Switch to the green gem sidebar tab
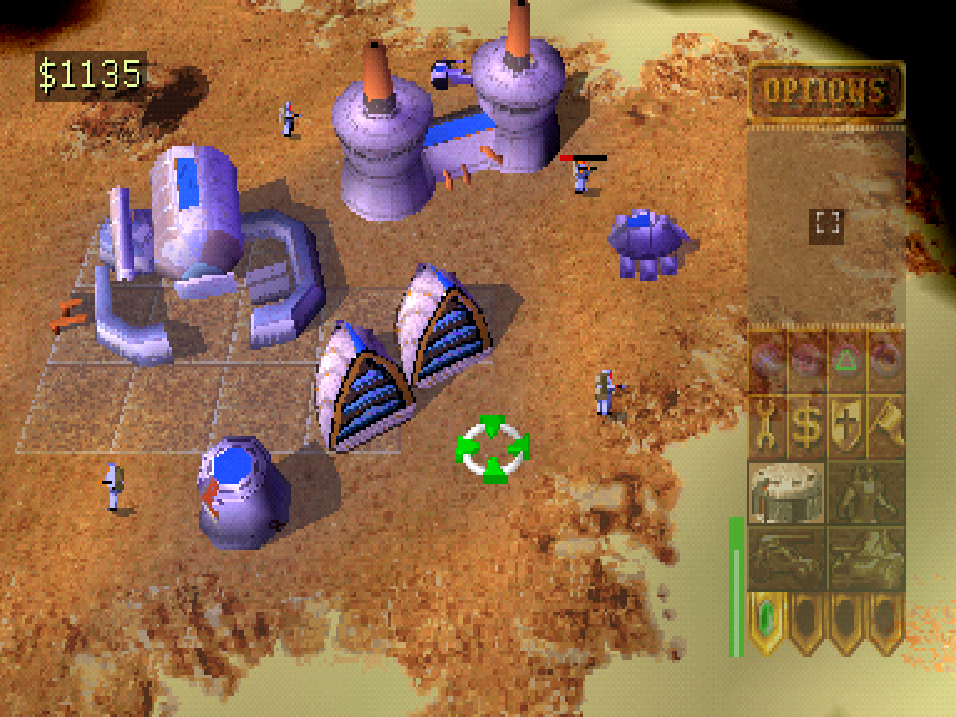 click(767, 618)
